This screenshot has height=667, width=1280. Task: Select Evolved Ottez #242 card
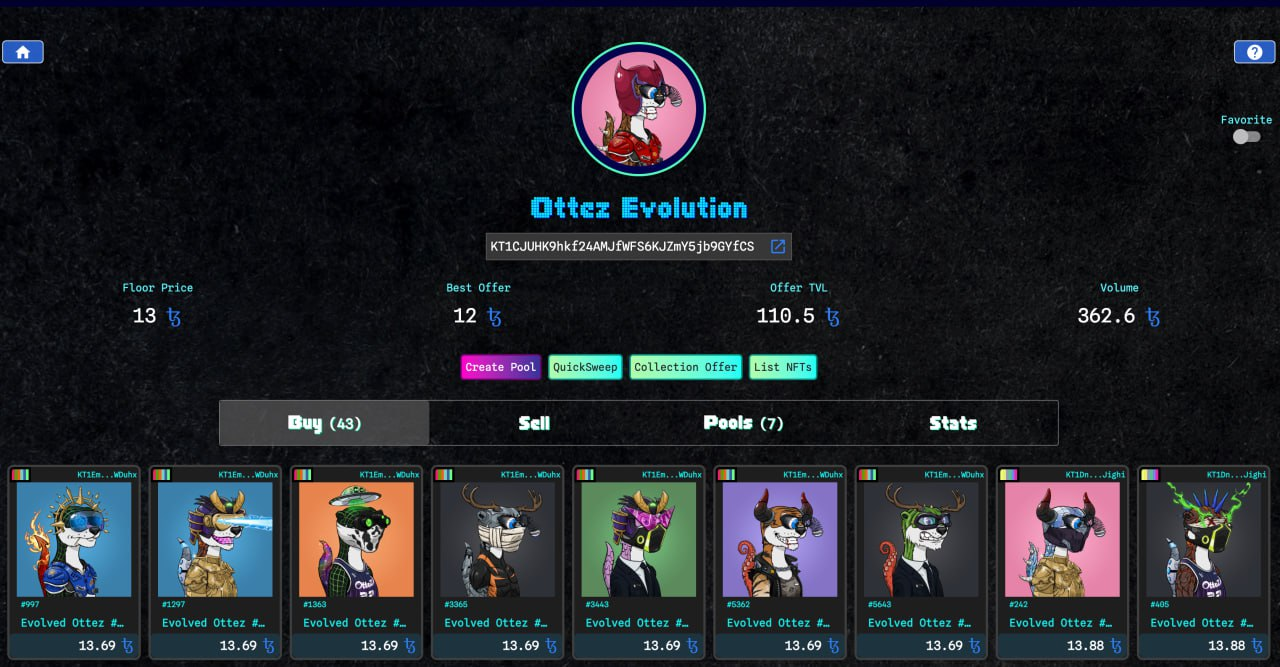[1061, 540]
